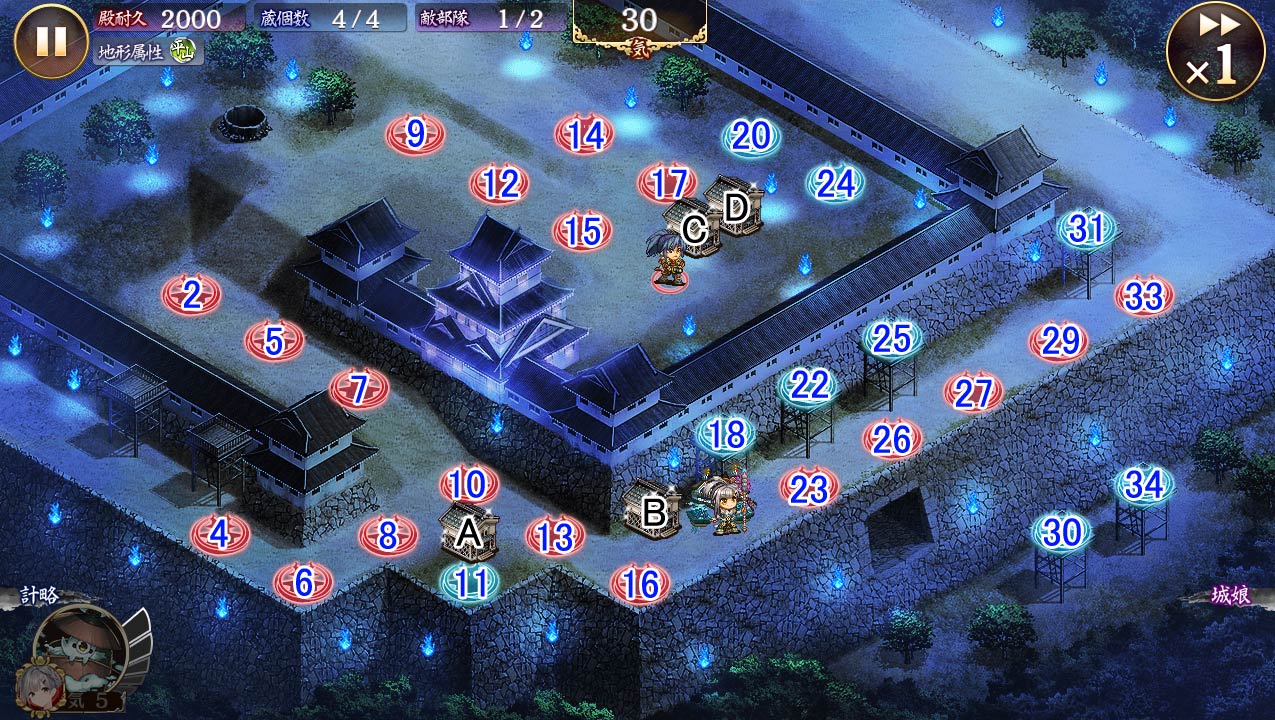Choose blue placement tile 24
1275x720 pixels.
pyautogui.click(x=835, y=184)
